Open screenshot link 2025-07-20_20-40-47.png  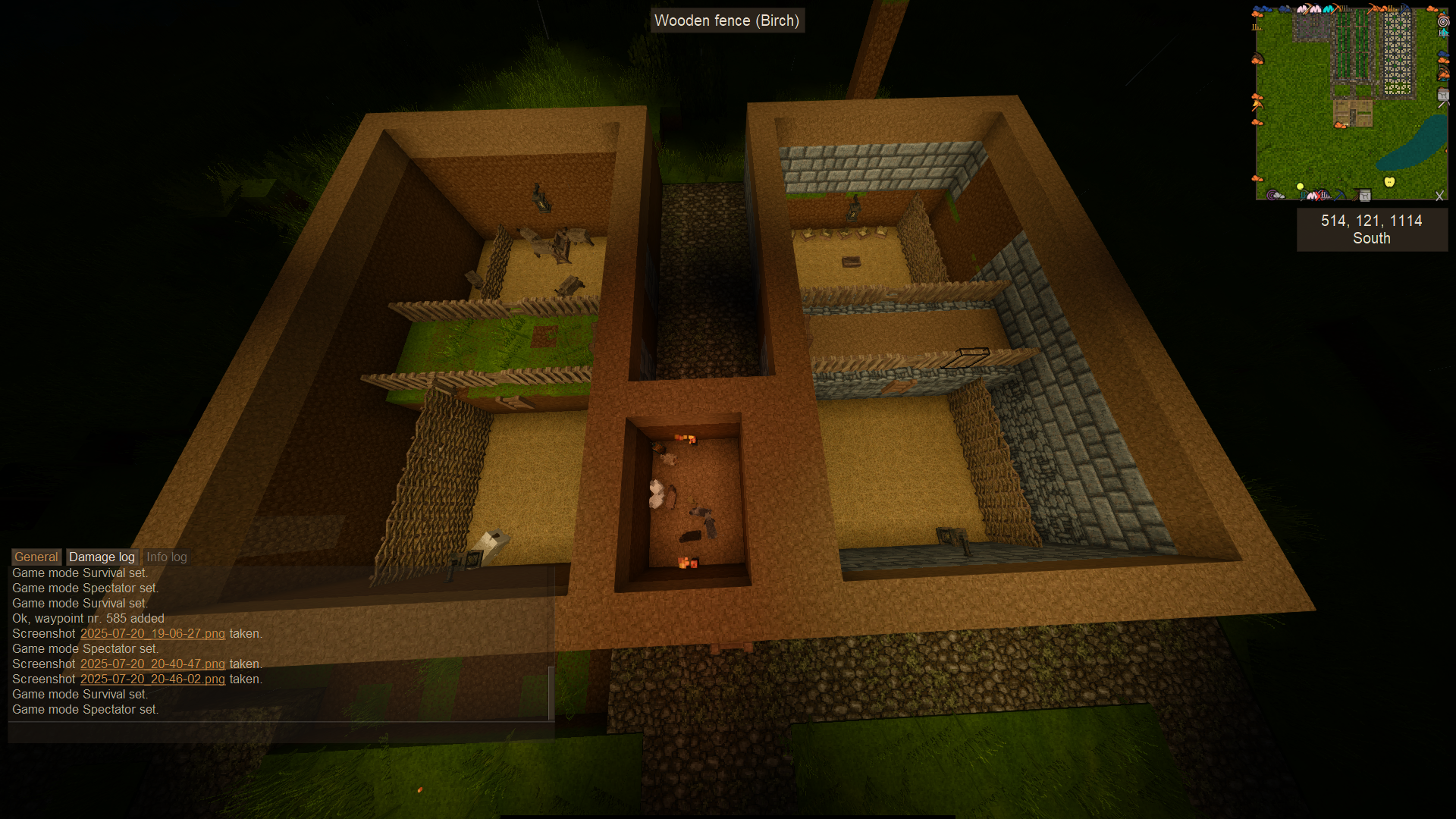152,664
